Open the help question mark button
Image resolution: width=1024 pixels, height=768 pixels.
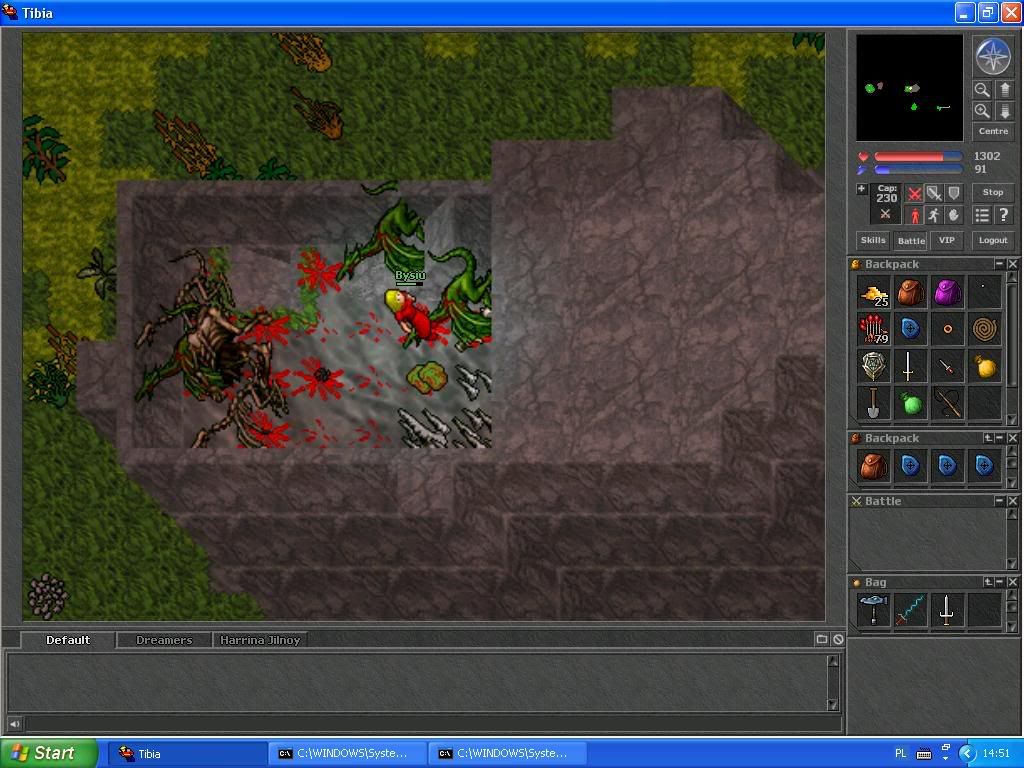(x=1003, y=215)
